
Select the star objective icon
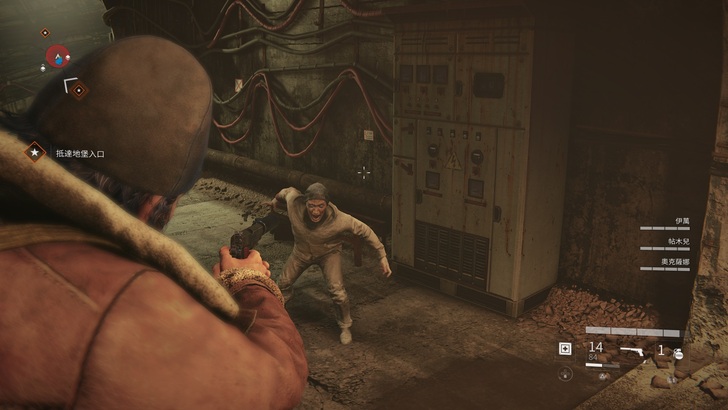36,153
